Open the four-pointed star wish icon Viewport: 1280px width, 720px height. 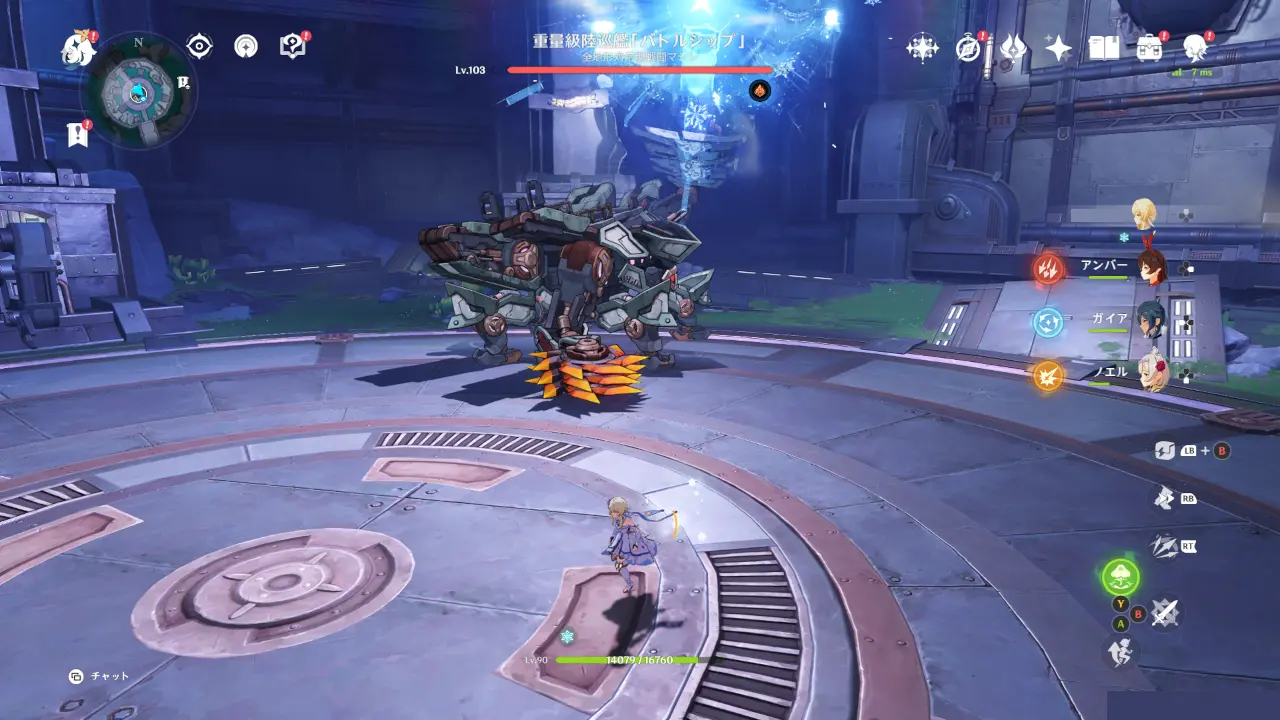pos(1058,47)
